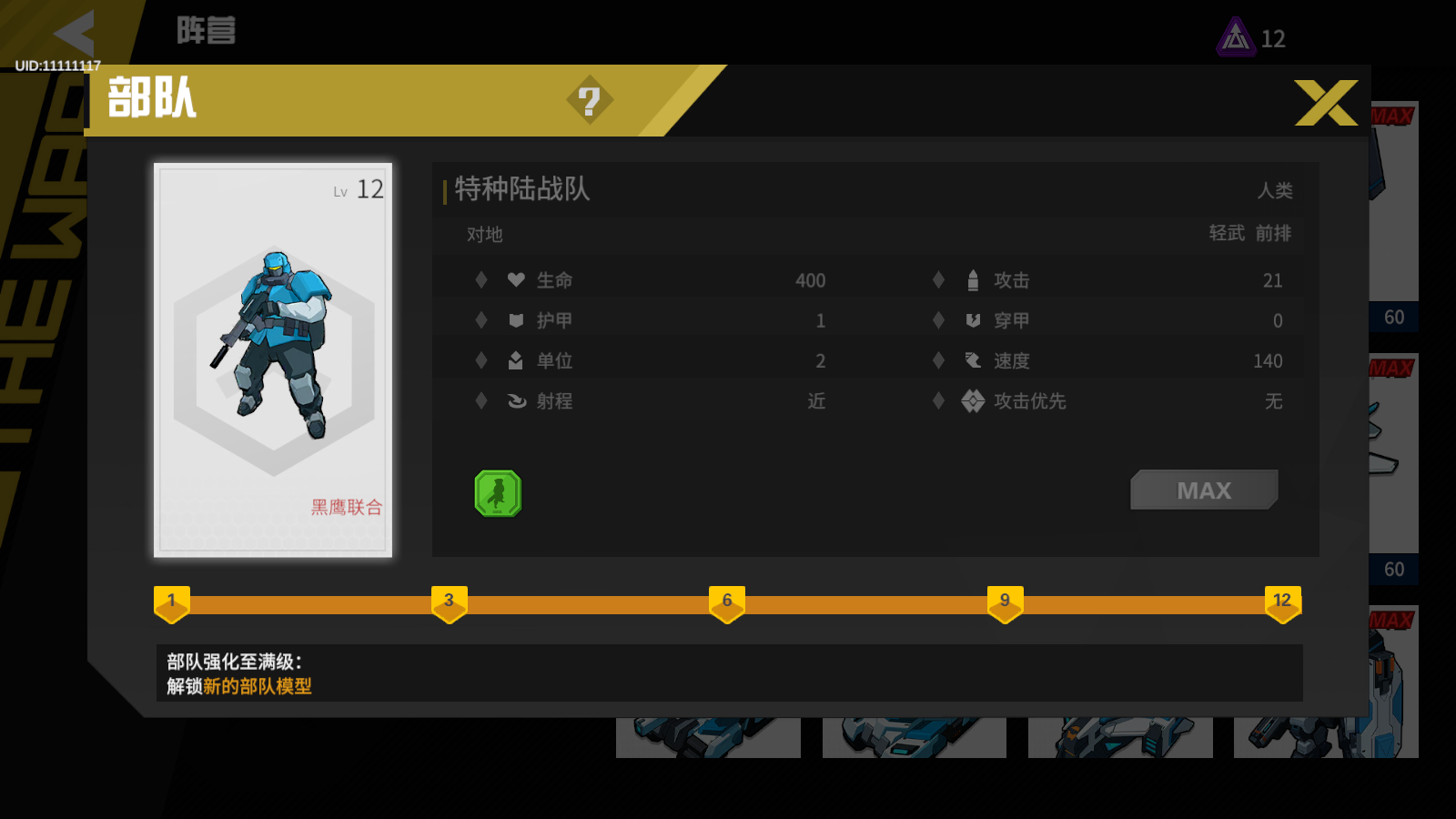The image size is (1456, 819).
Task: Click the heart icon beside 生命 stat
Action: coord(514,279)
